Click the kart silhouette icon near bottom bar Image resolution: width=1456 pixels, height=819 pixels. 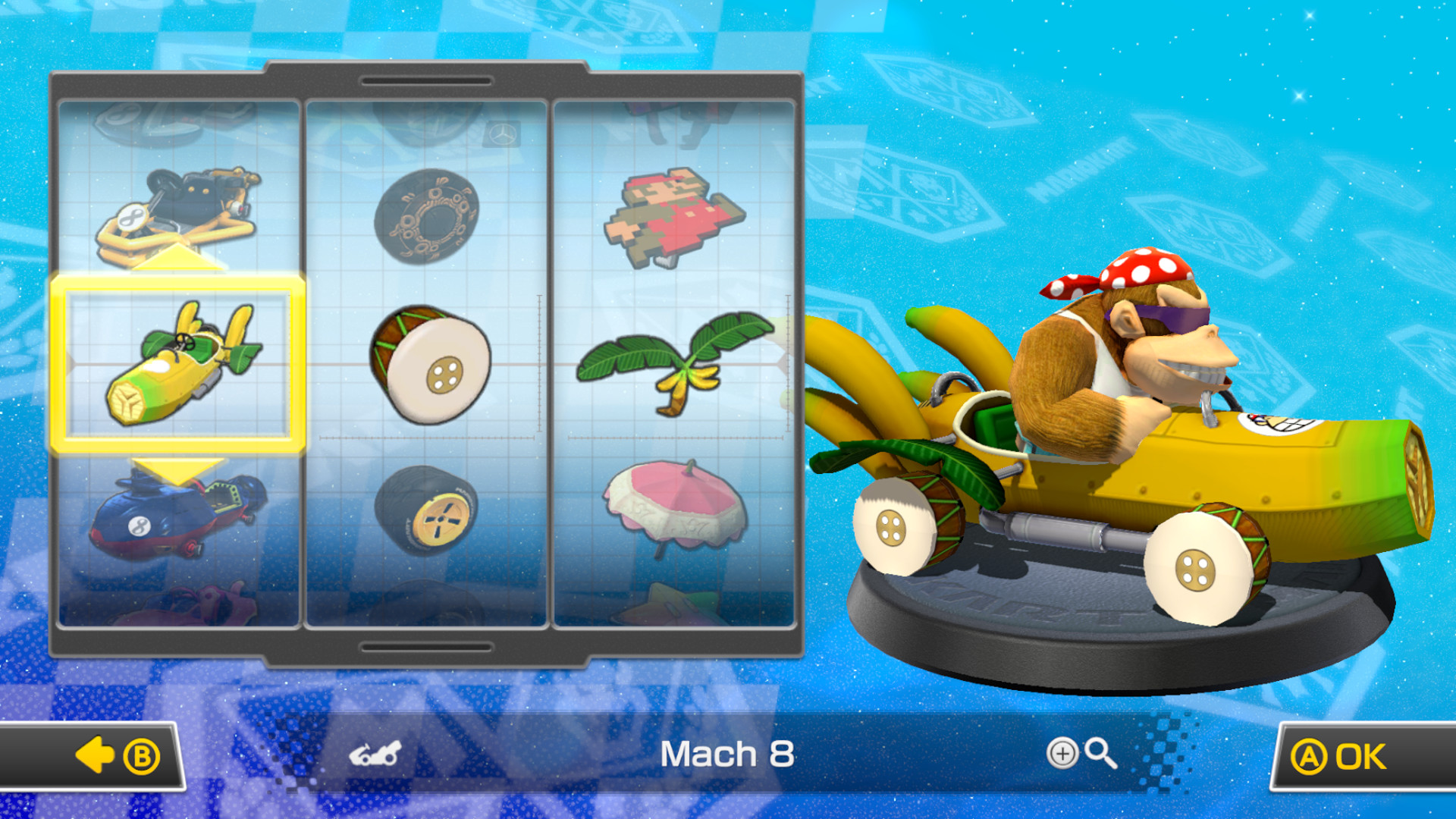[377, 755]
